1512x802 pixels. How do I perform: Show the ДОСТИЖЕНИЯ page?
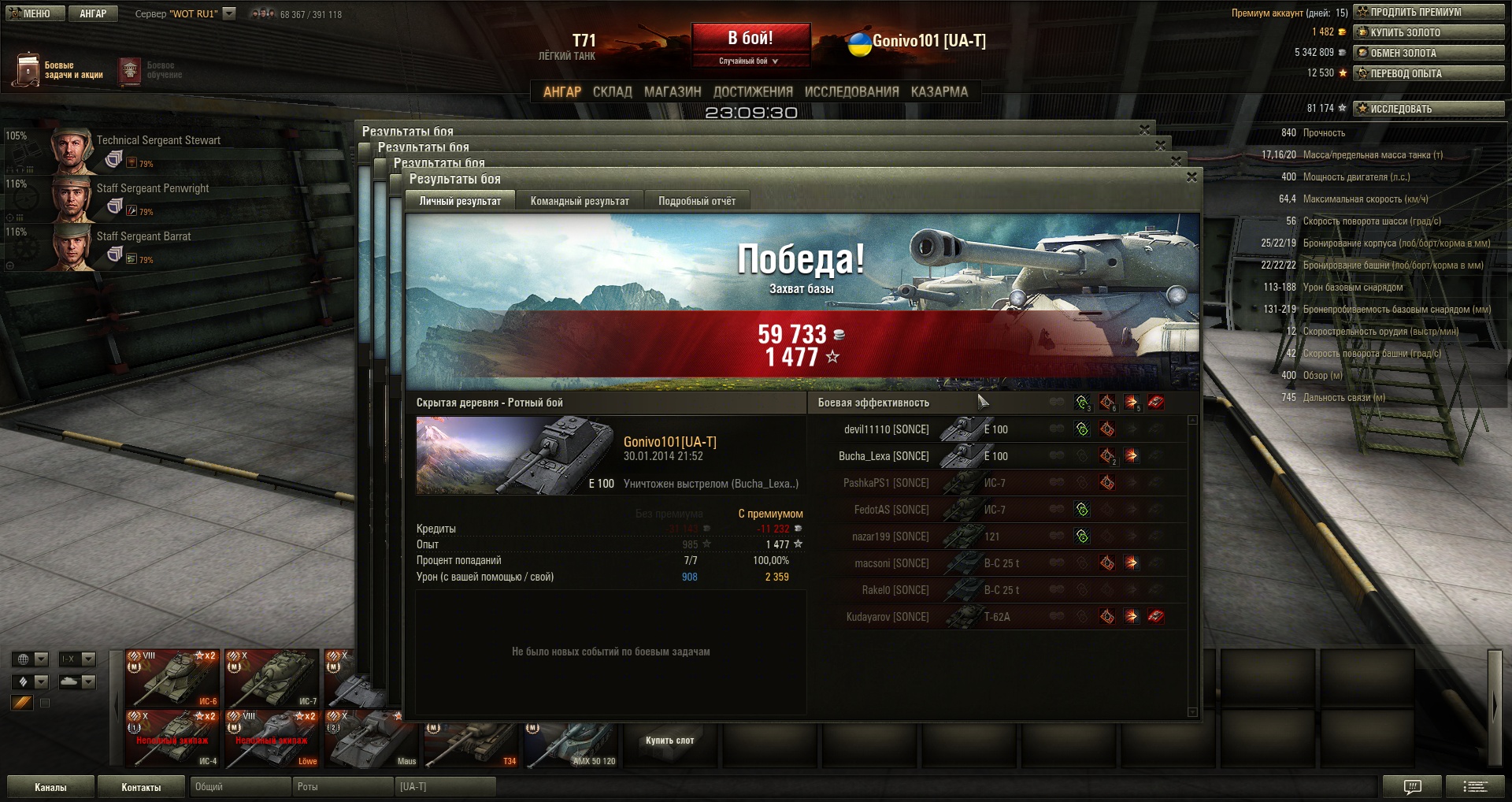click(x=753, y=91)
